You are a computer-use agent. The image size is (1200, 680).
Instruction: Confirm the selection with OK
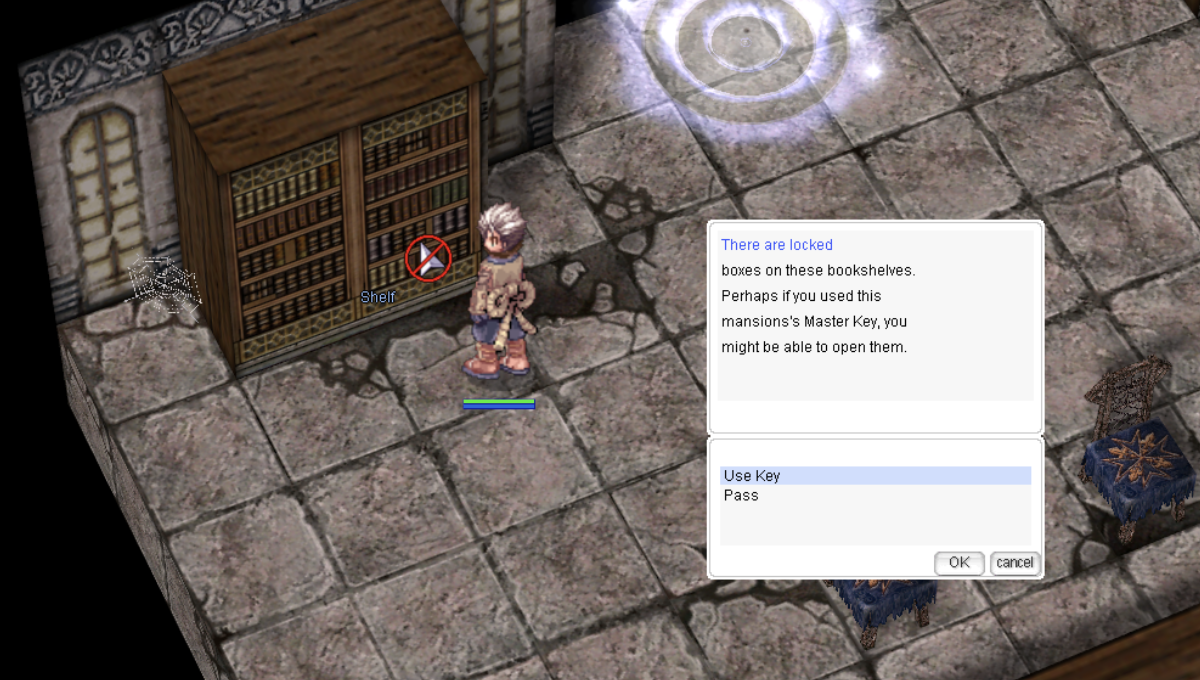(x=959, y=562)
